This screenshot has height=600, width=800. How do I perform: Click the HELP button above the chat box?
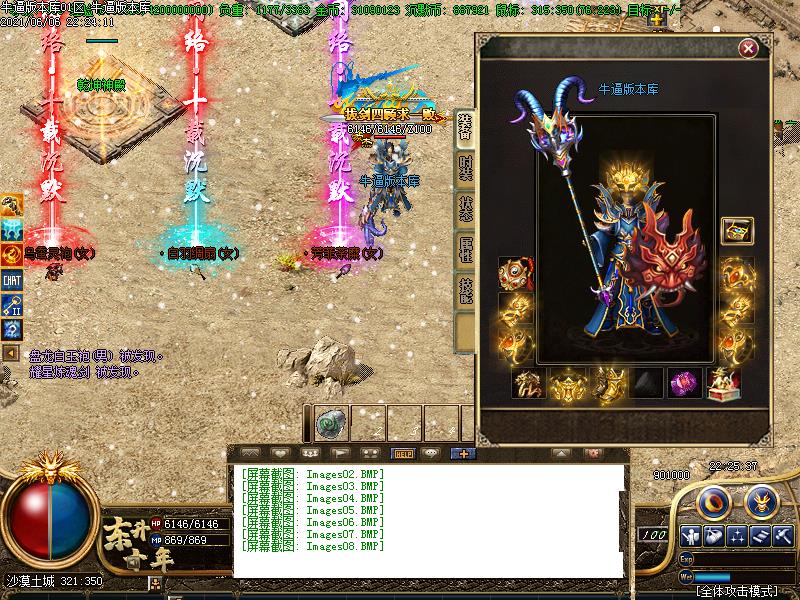click(x=404, y=454)
